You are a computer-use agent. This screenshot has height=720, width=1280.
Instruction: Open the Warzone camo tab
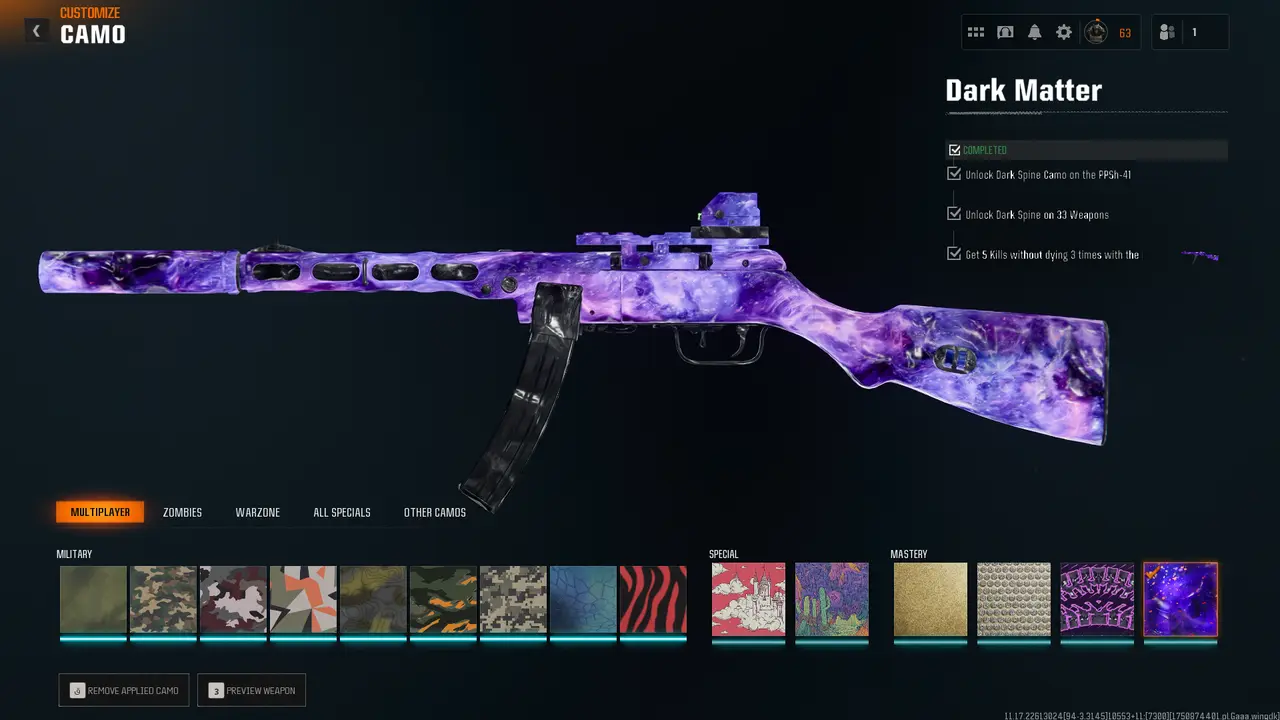click(257, 512)
